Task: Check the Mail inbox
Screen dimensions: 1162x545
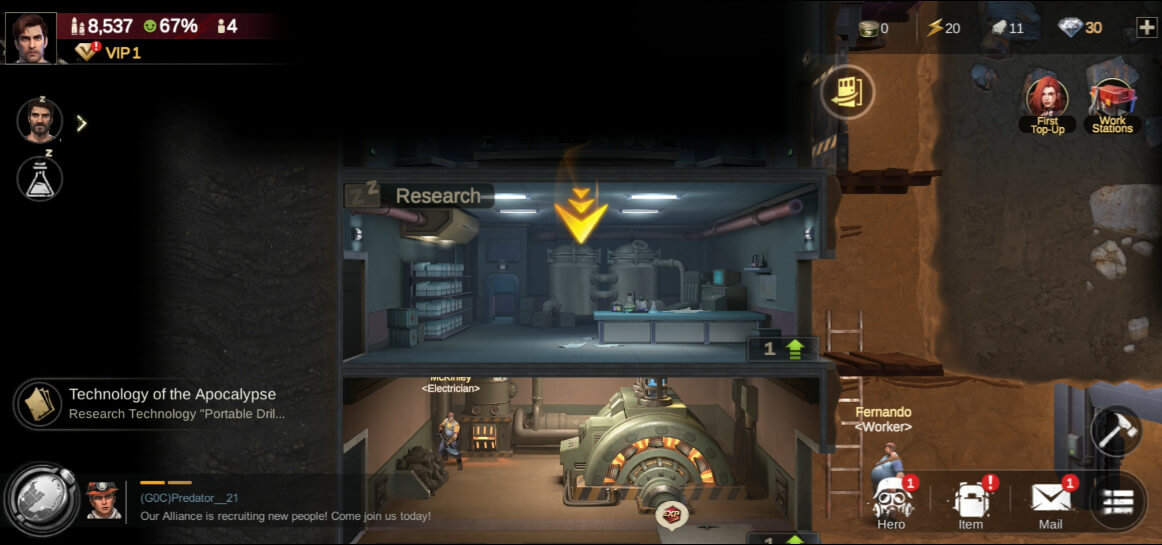Action: [1050, 503]
